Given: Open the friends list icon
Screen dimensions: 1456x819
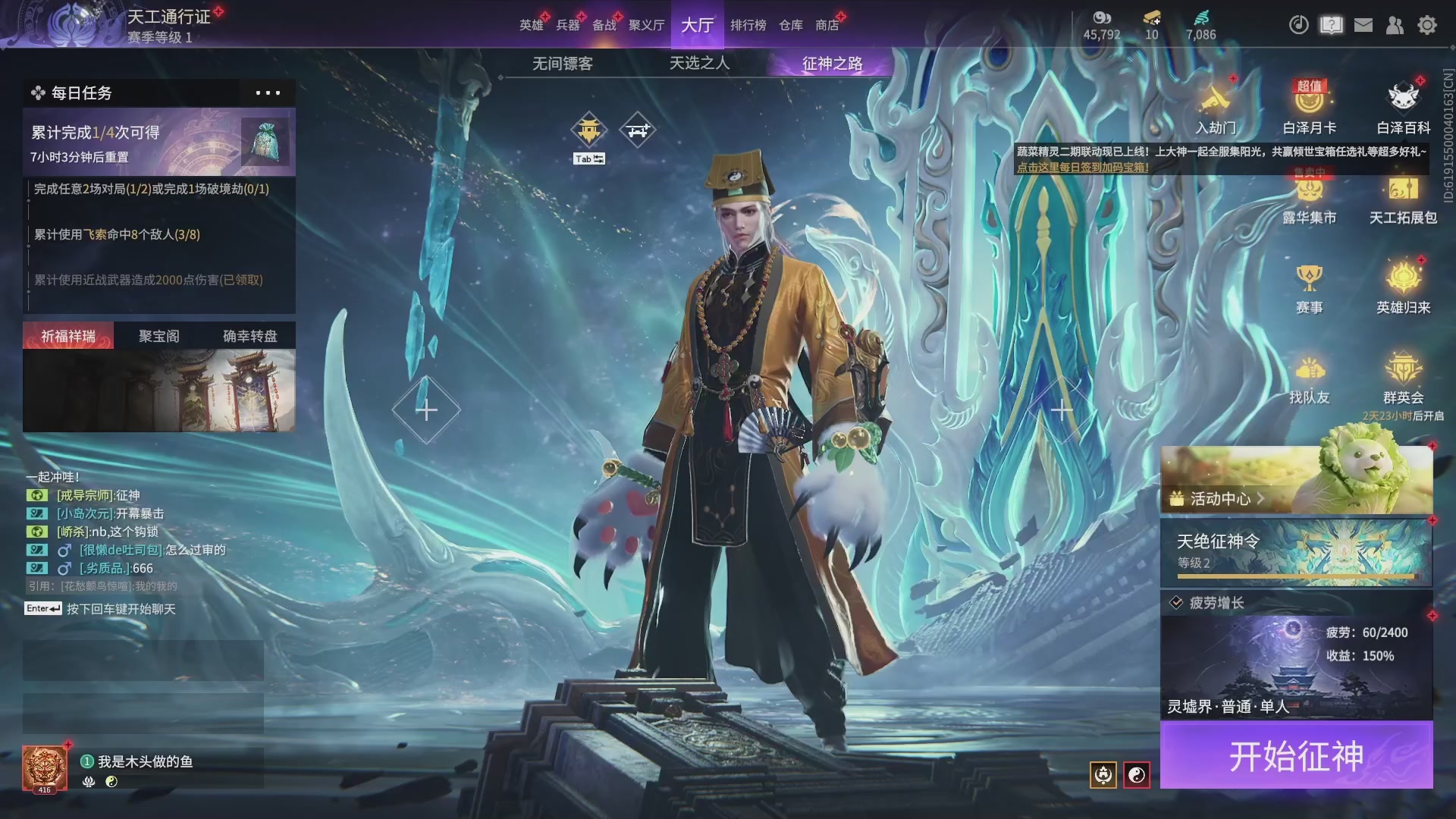Looking at the screenshot, I should [1395, 25].
